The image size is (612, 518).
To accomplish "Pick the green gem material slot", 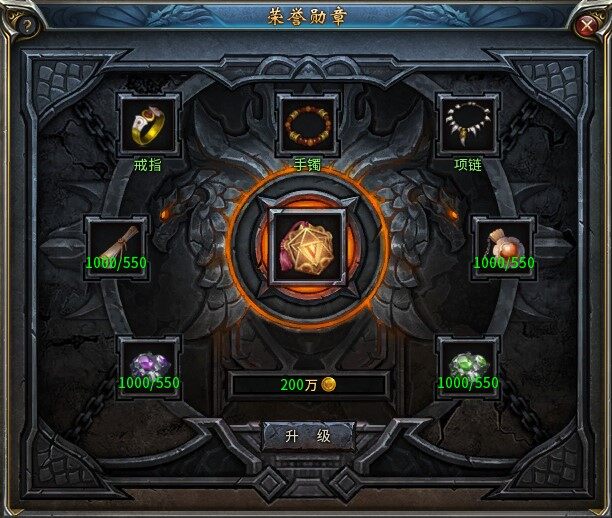I will click(468, 361).
